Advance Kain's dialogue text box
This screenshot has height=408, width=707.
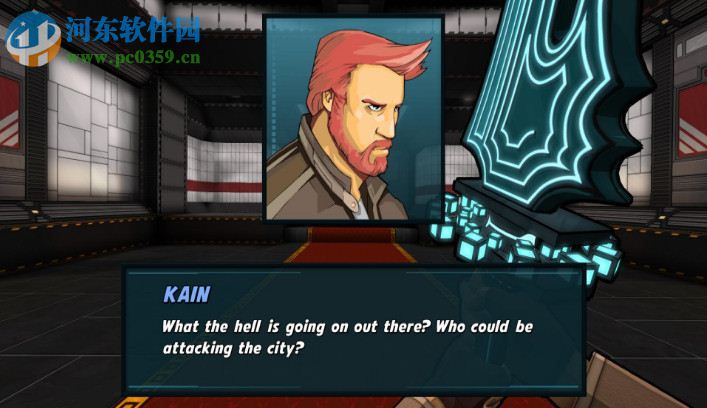(x=352, y=330)
